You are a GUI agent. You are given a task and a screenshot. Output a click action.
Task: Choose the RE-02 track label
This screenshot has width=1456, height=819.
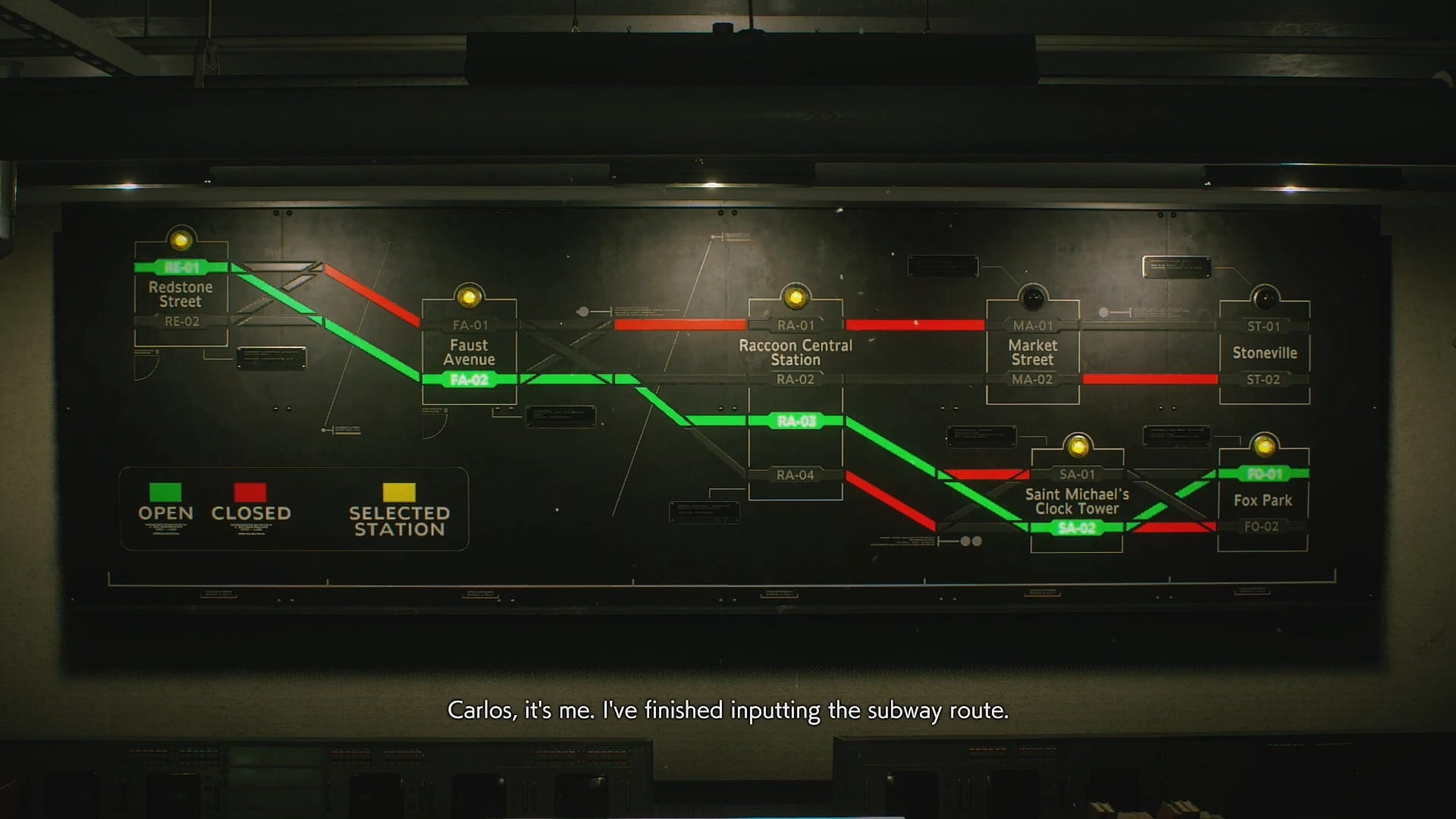pos(182,322)
